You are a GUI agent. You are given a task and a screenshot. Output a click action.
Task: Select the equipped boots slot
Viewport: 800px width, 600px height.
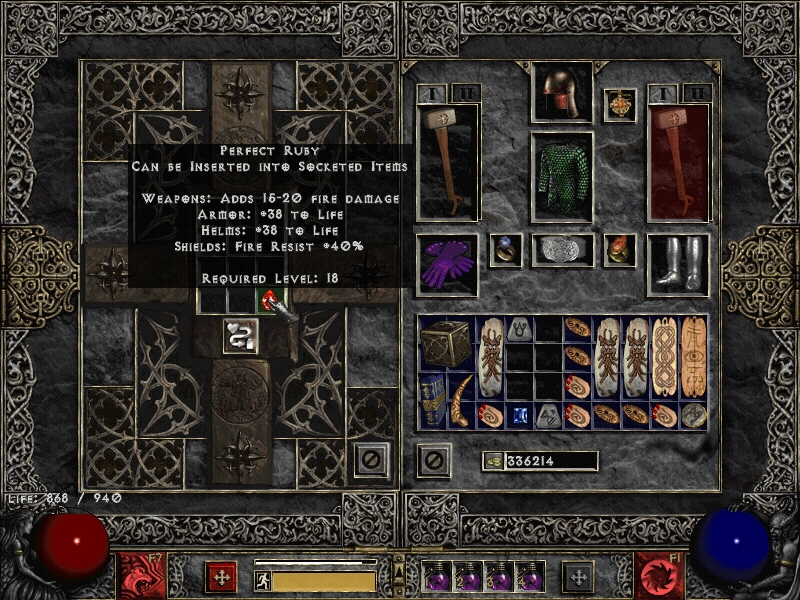coord(677,264)
